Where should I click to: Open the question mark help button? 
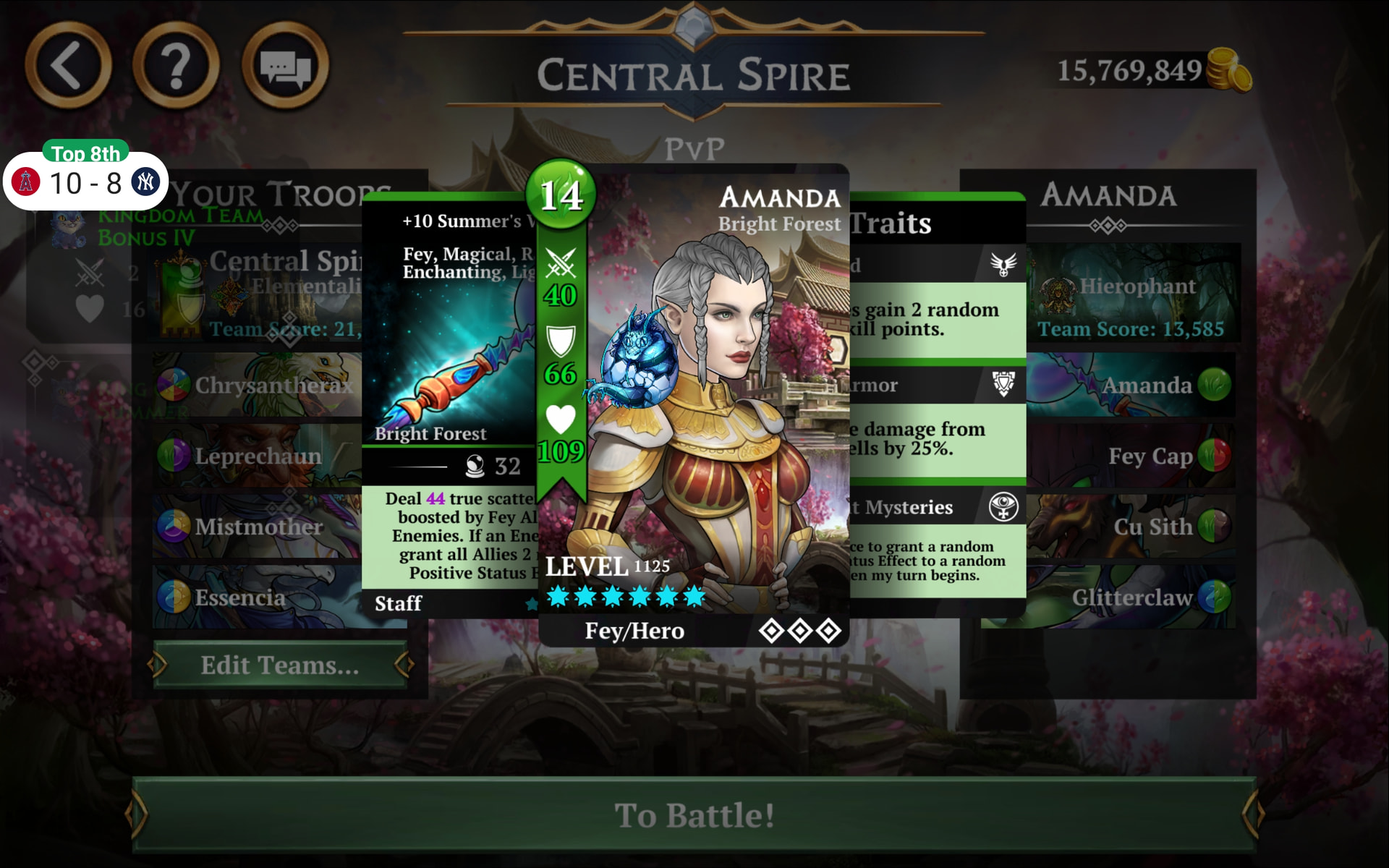(x=176, y=66)
